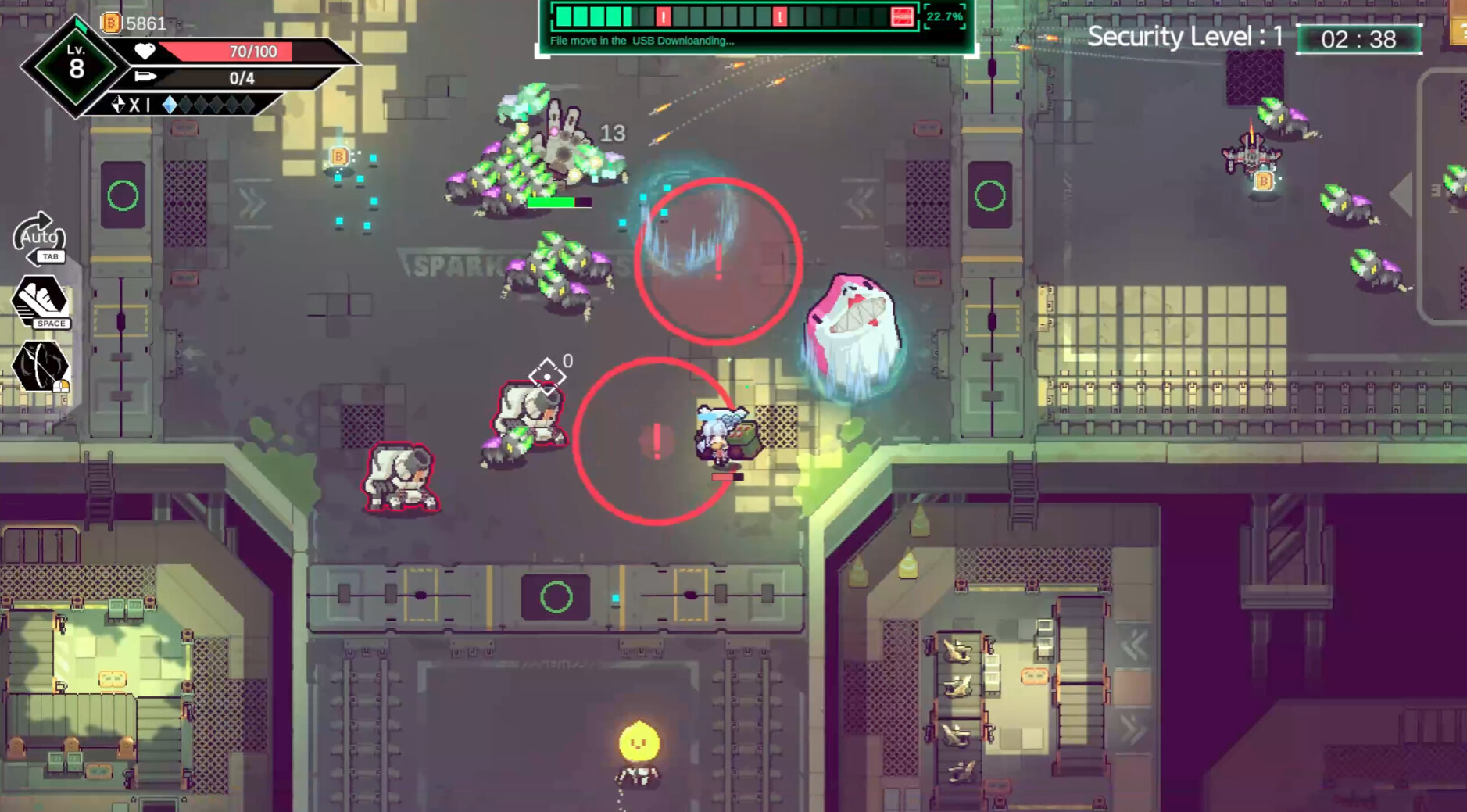Select the bullet icon beside the ammo counter

(145, 76)
